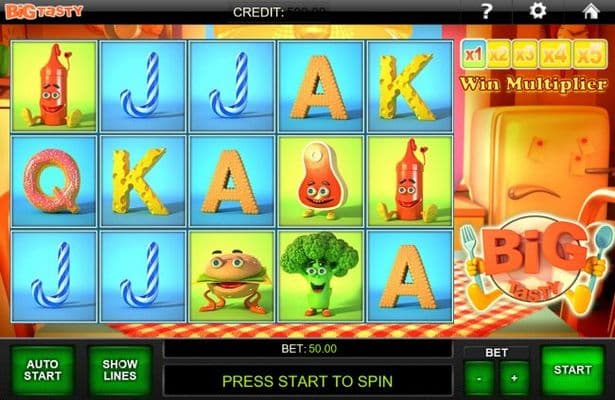The width and height of the screenshot is (615, 400).
Task: Go to the home screen icon
Action: [590, 12]
